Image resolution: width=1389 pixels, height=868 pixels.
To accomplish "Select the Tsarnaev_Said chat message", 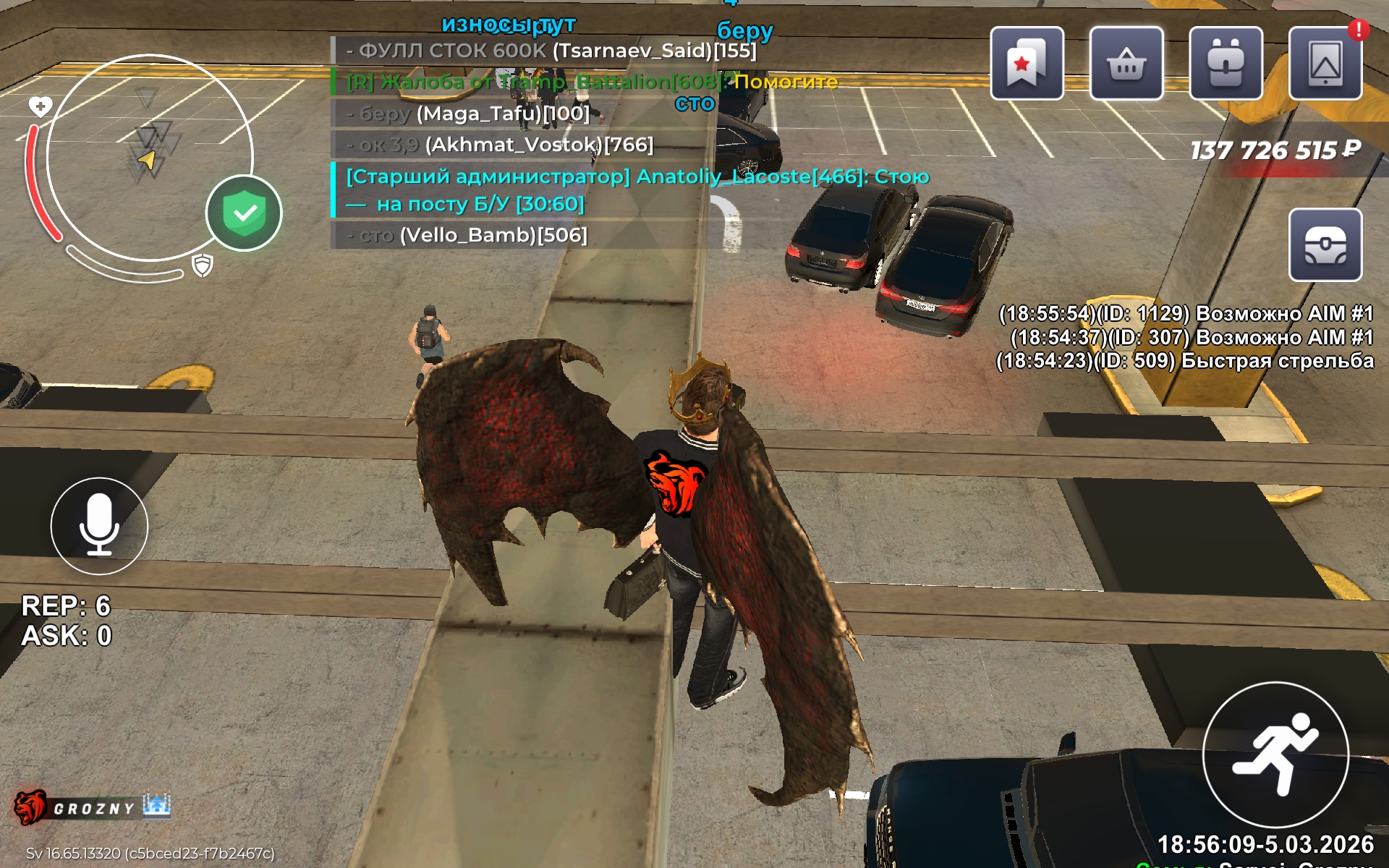I will pos(551,51).
